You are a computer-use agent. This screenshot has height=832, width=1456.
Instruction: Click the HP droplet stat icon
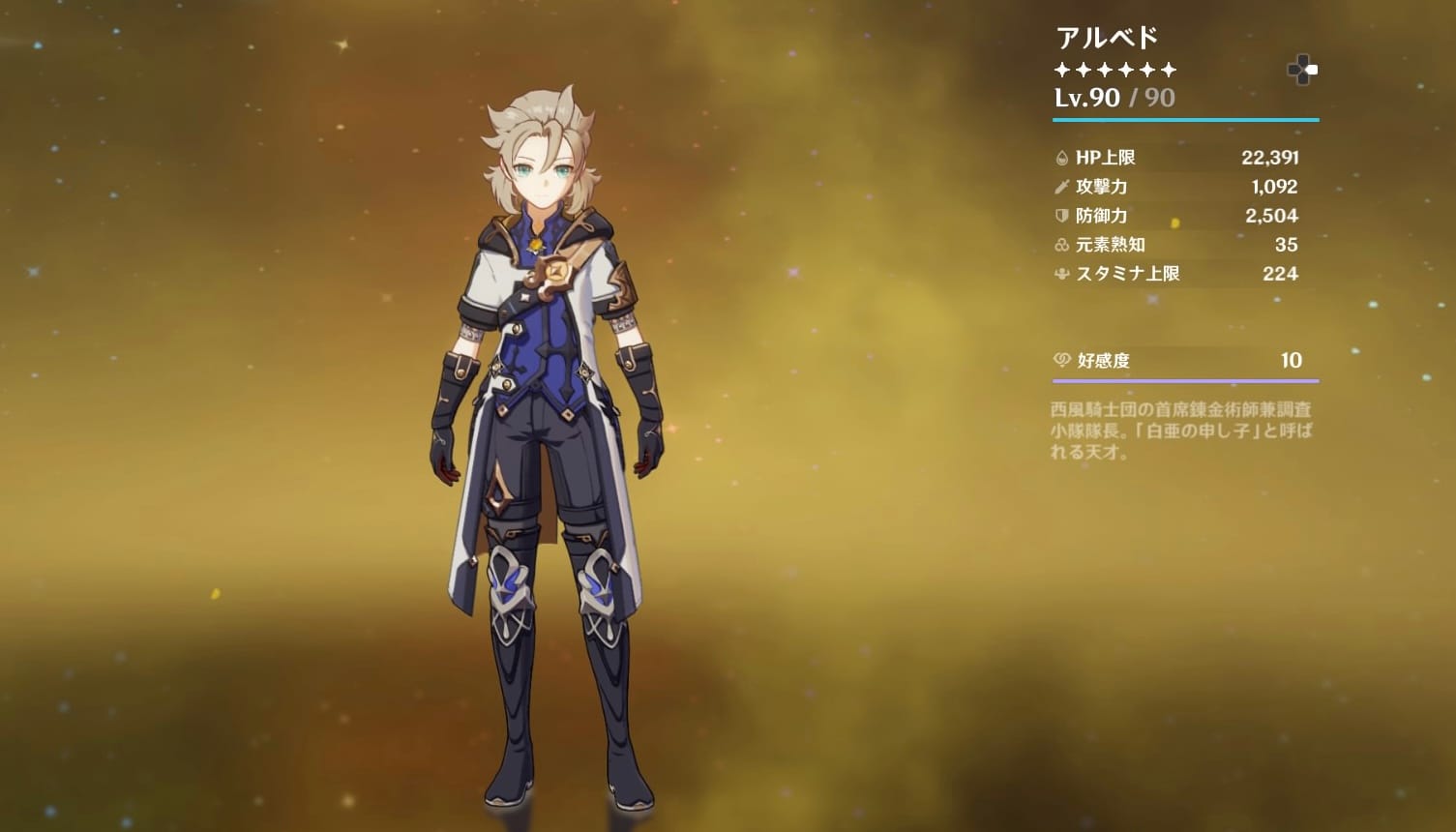point(1062,158)
